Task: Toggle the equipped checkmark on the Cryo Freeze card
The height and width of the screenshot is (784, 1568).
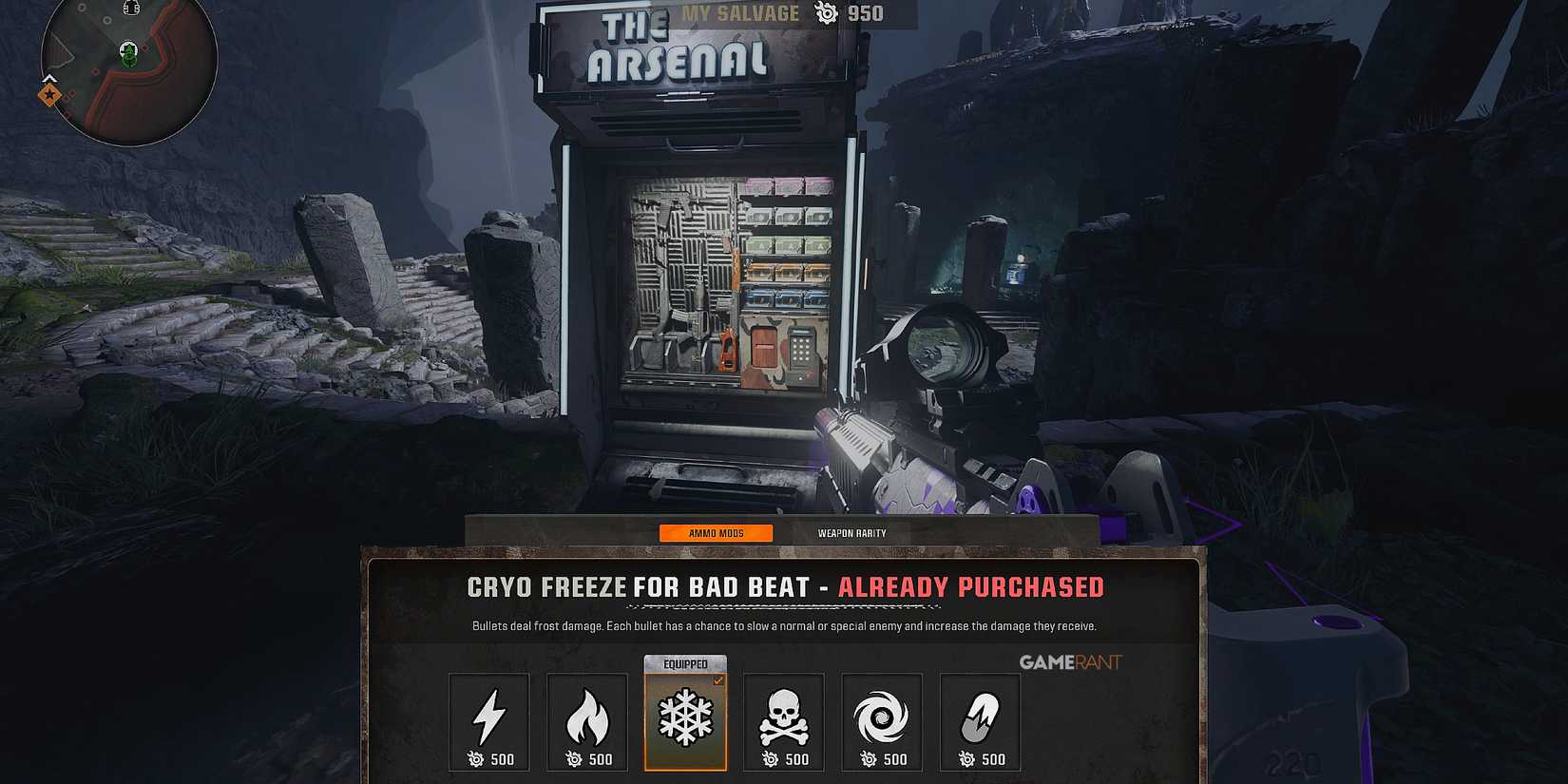Action: coord(719,679)
